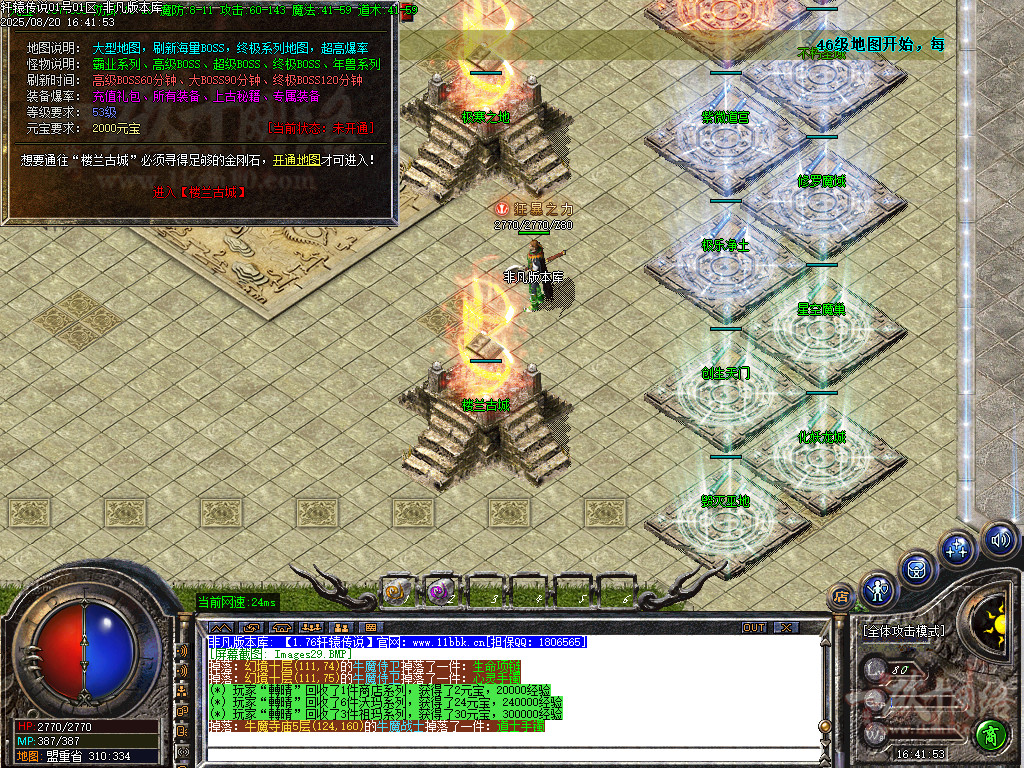Click the 开通地图 link in the dialog
1024x768 pixels.
[297, 159]
